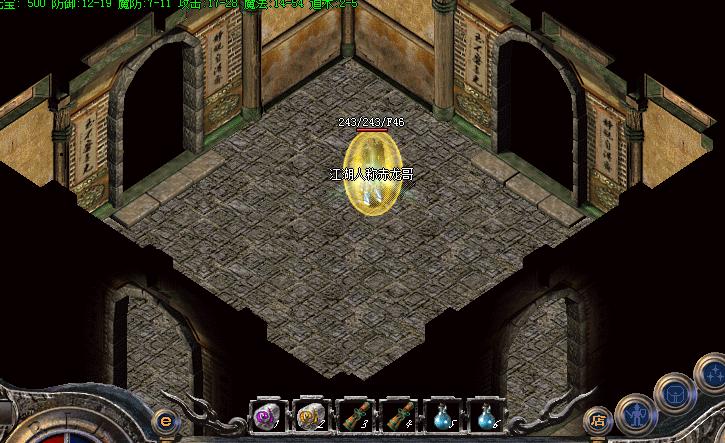The height and width of the screenshot is (443, 725).
Task: Use the golden scroll in hotbar slot 2
Action: tap(309, 415)
